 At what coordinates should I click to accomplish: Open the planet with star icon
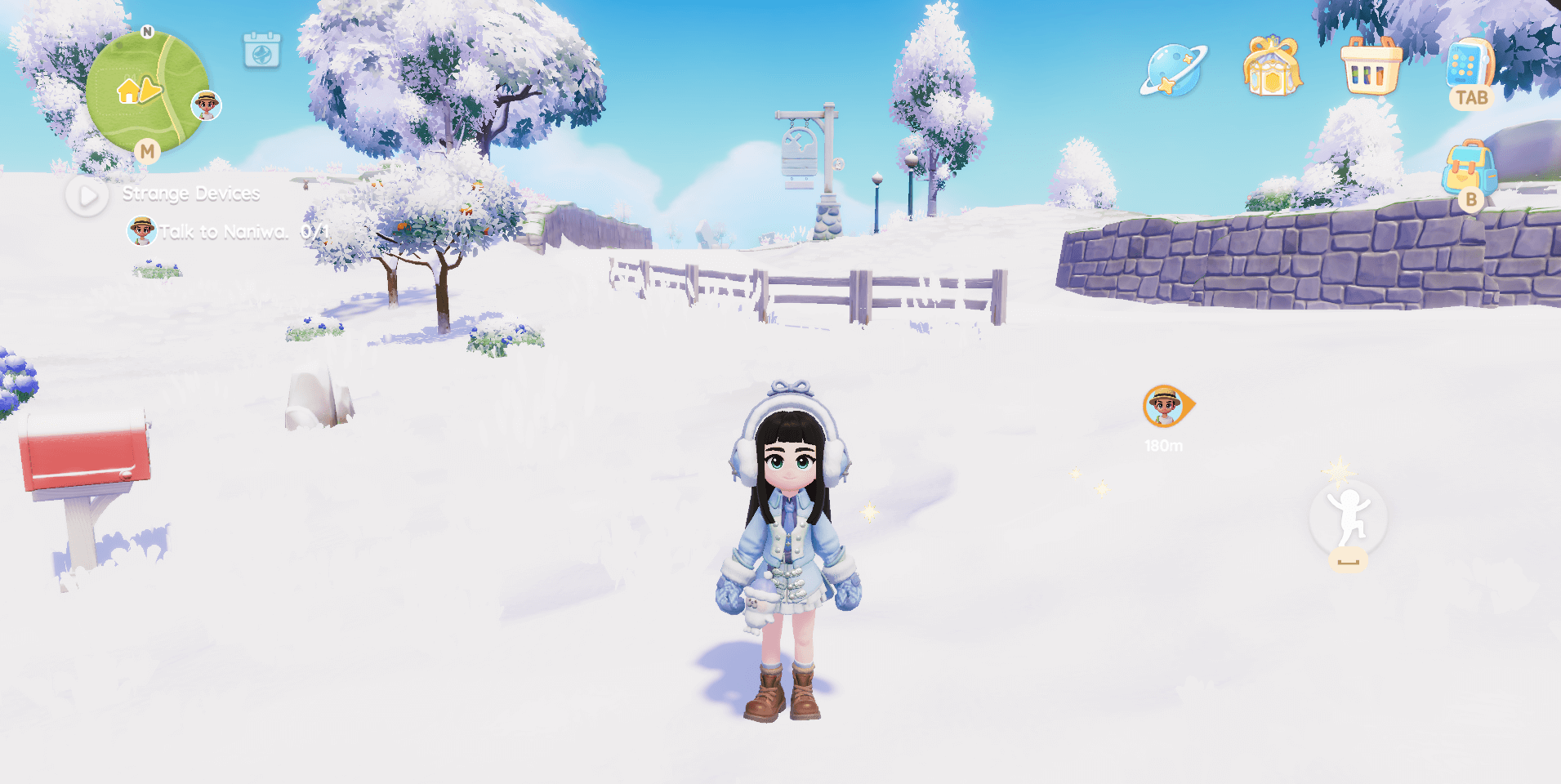1173,70
